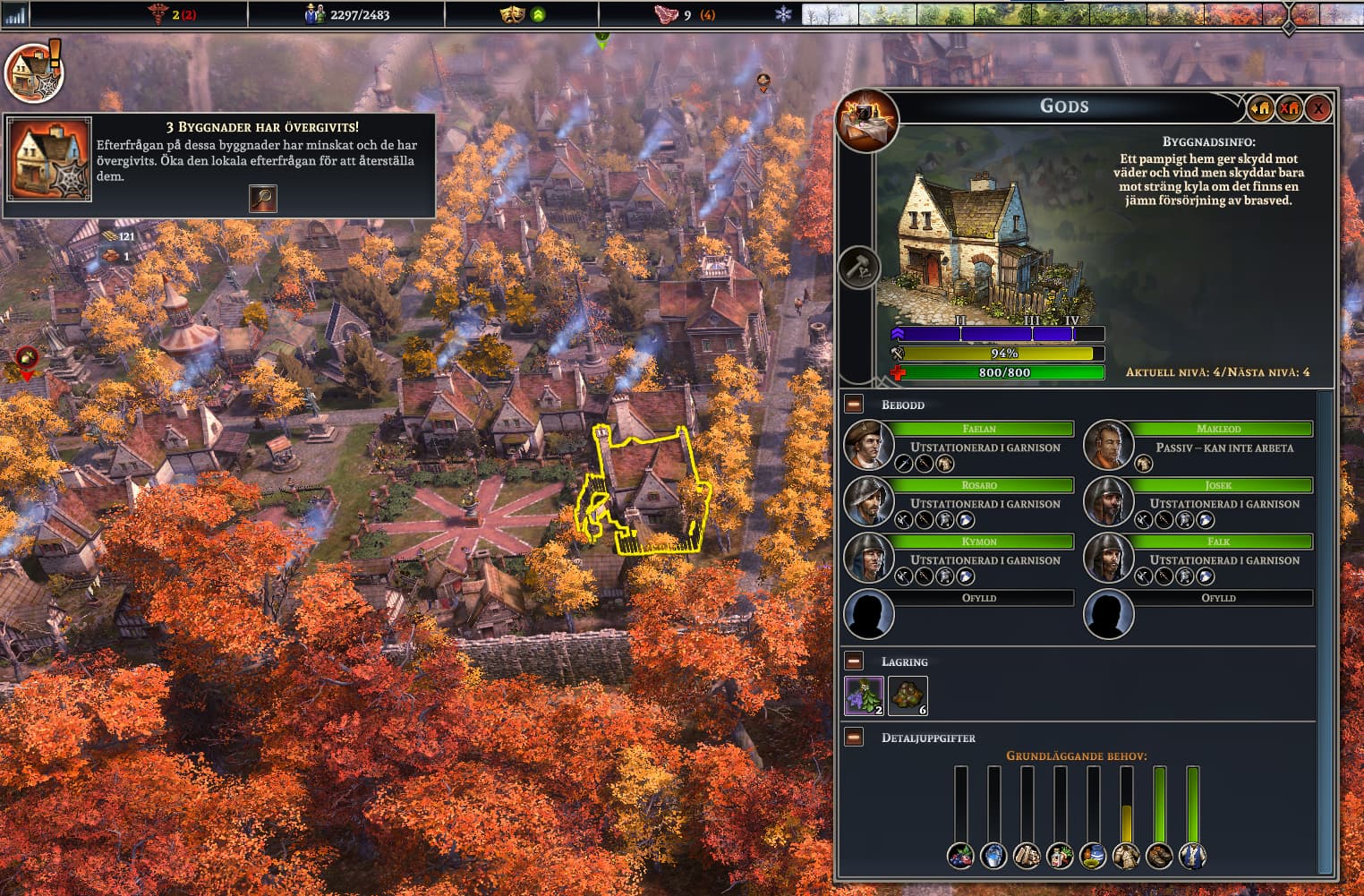Select Kymon's resident portrait
Viewport: 1364px width, 896px height.
tap(869, 558)
